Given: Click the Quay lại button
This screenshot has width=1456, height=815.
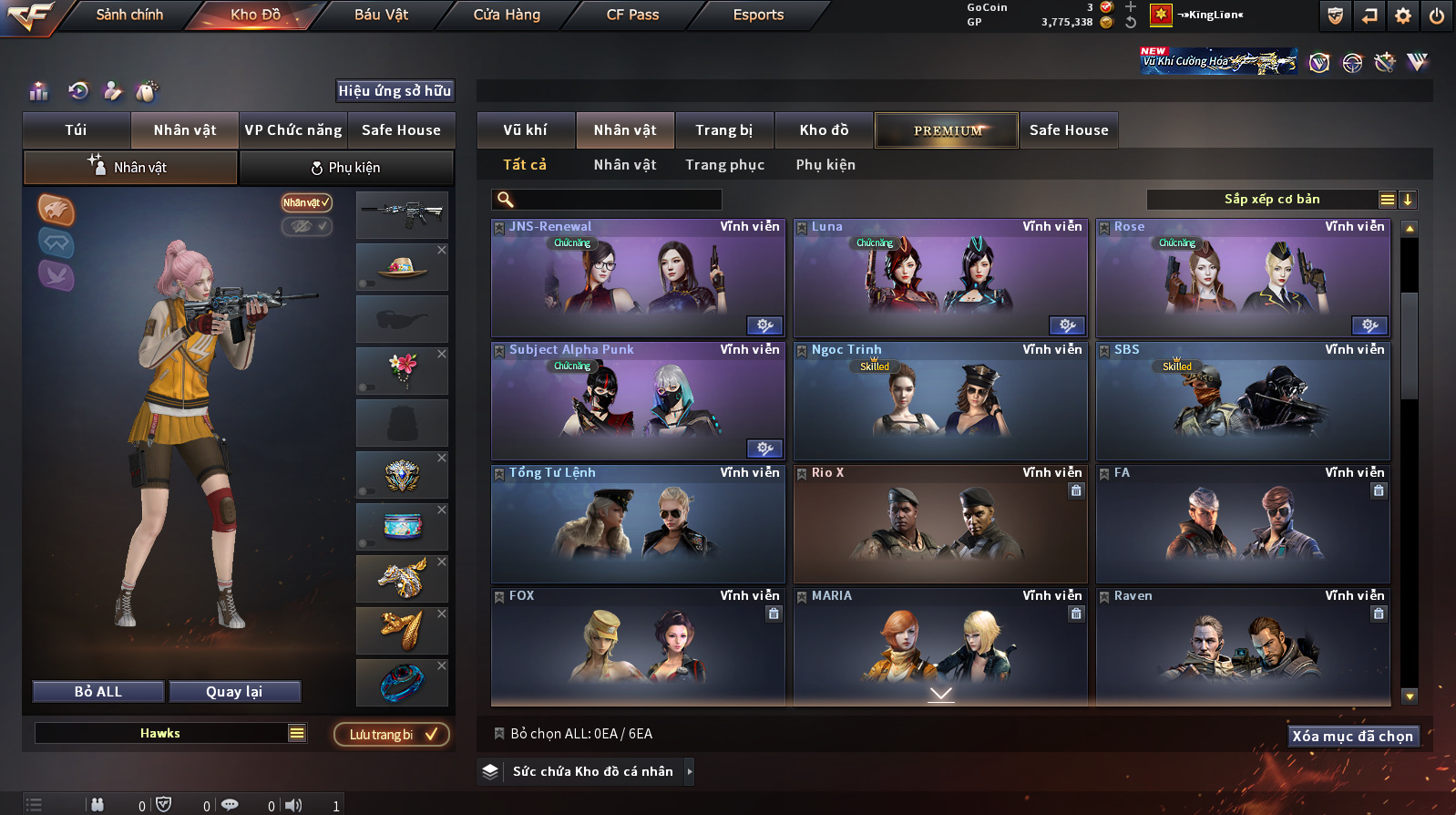Looking at the screenshot, I should point(234,692).
